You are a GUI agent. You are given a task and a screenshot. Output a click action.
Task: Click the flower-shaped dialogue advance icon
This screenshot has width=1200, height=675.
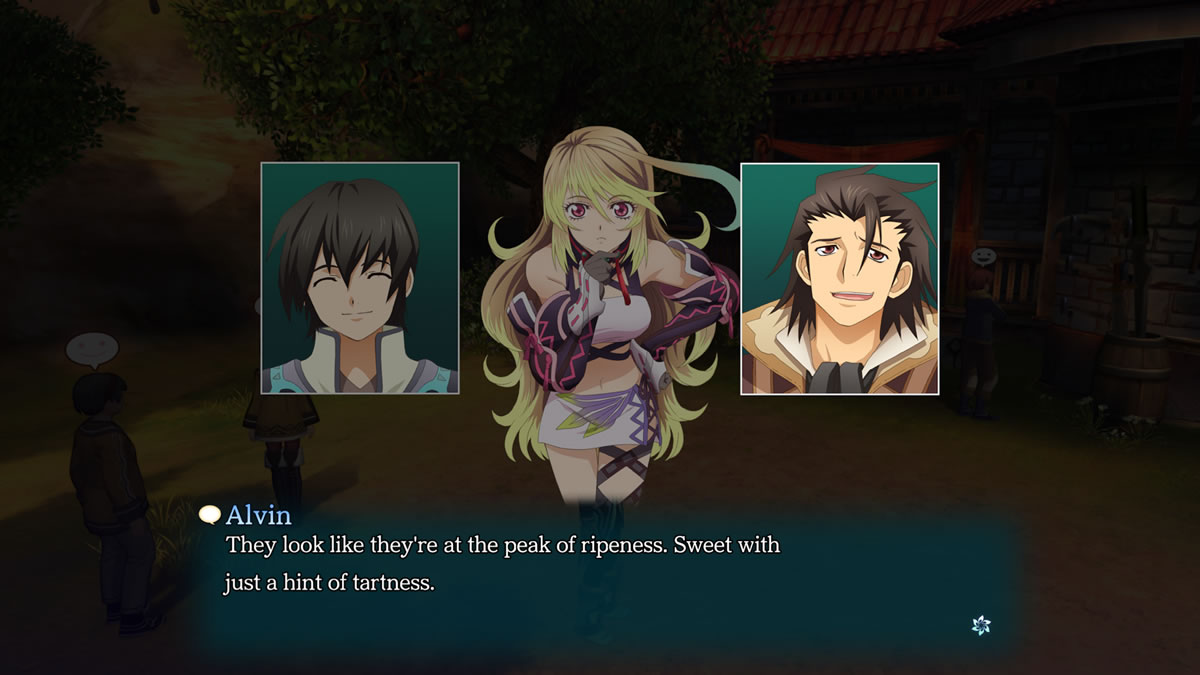[981, 625]
